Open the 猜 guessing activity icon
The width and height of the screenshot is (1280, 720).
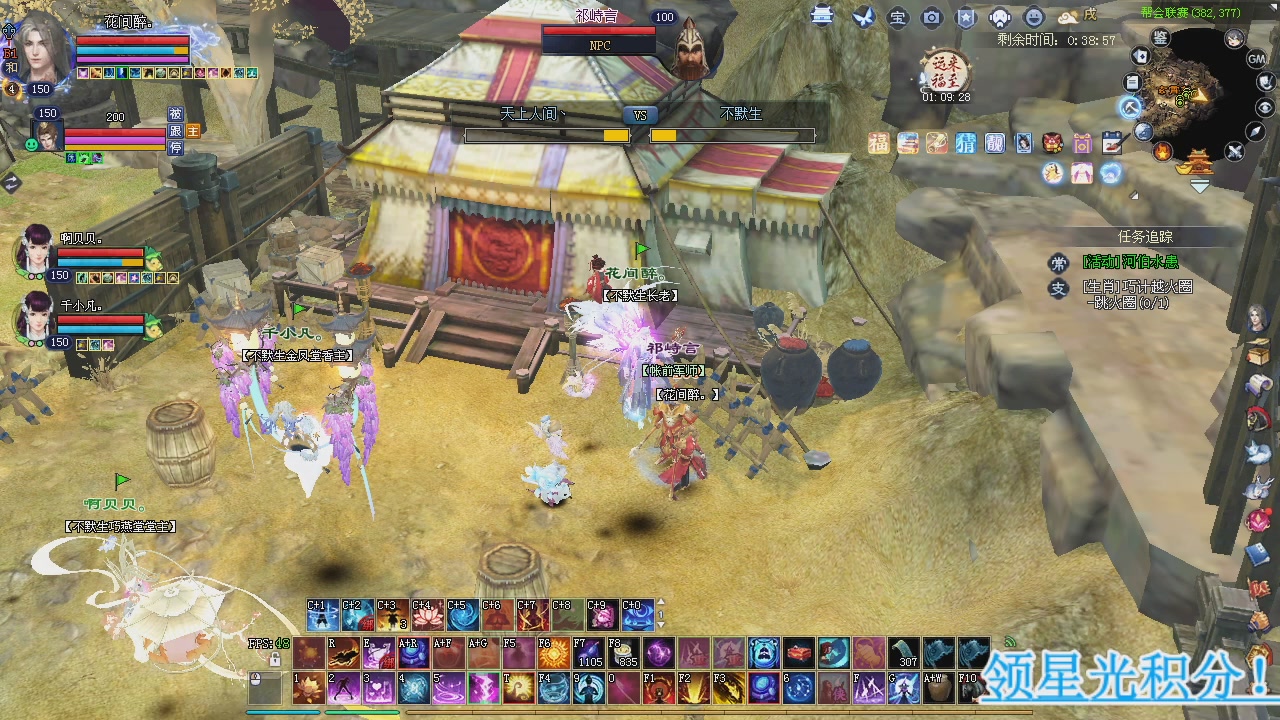(965, 143)
